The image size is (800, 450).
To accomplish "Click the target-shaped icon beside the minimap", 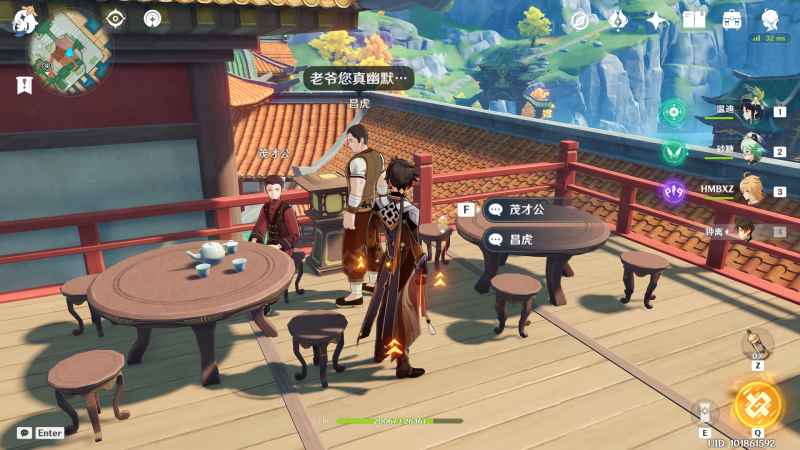I will coord(116,18).
